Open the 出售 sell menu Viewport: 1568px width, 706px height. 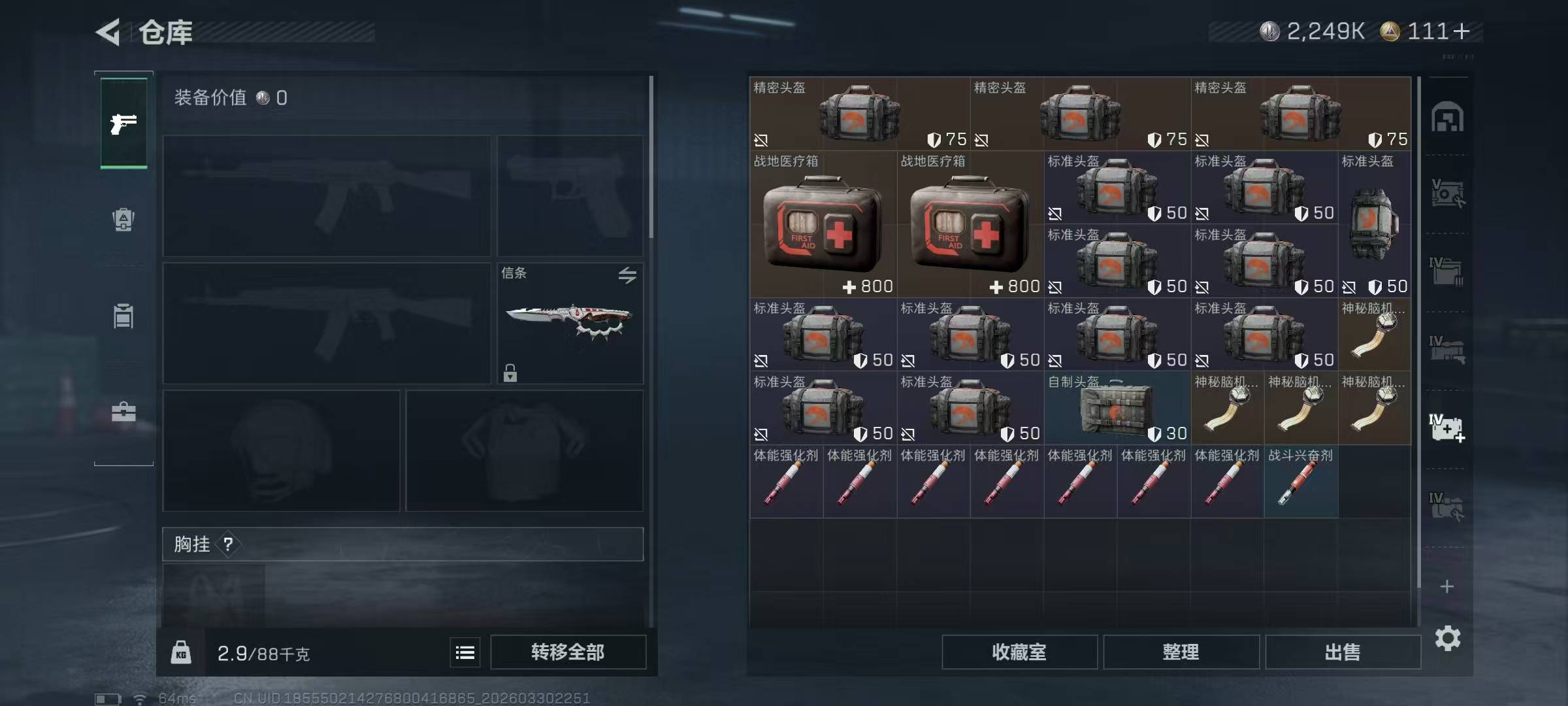[1343, 652]
